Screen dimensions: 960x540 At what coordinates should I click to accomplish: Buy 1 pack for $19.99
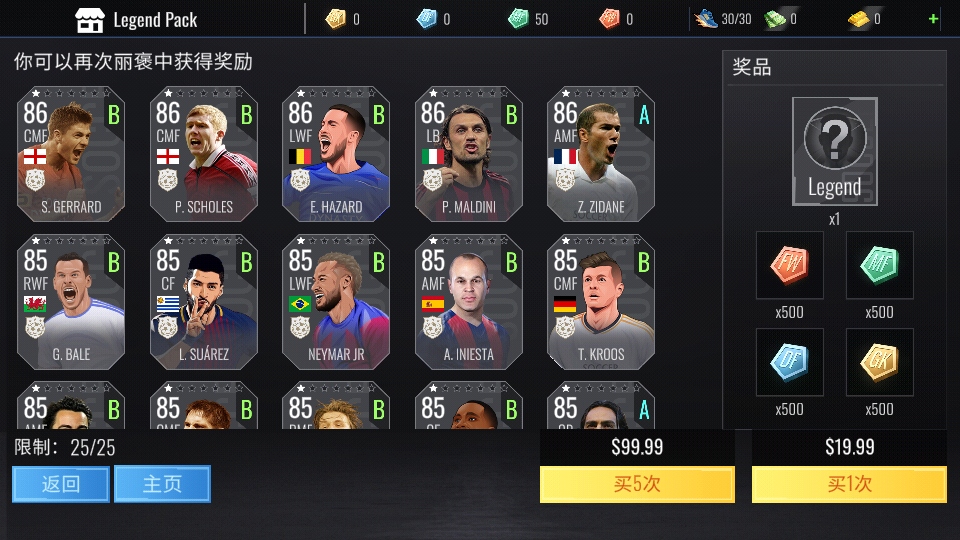[x=849, y=484]
